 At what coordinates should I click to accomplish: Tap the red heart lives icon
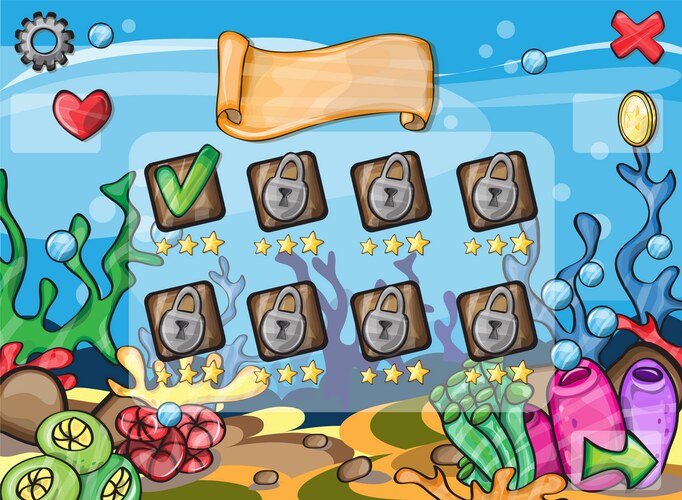coord(82,114)
